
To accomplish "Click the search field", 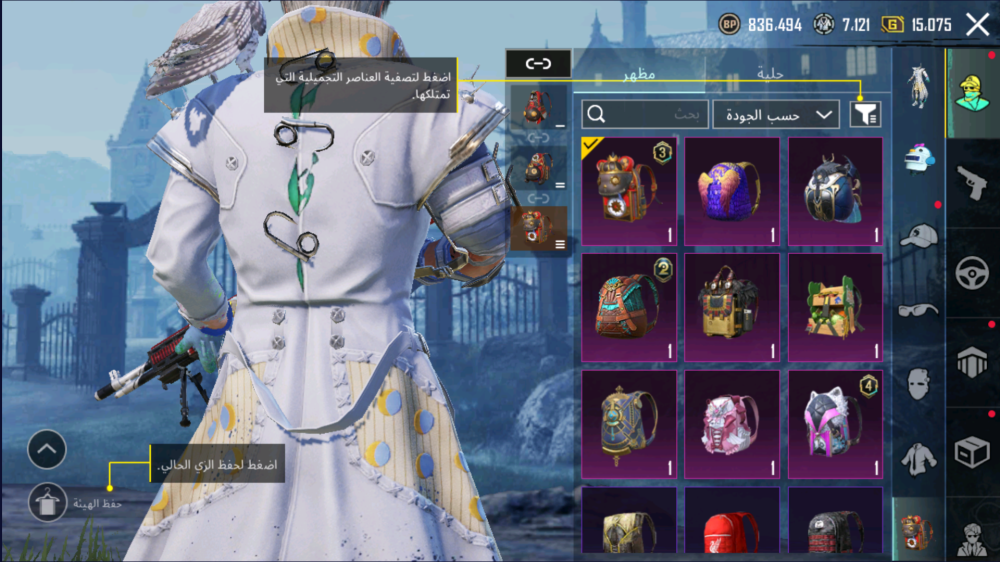I will [645, 115].
